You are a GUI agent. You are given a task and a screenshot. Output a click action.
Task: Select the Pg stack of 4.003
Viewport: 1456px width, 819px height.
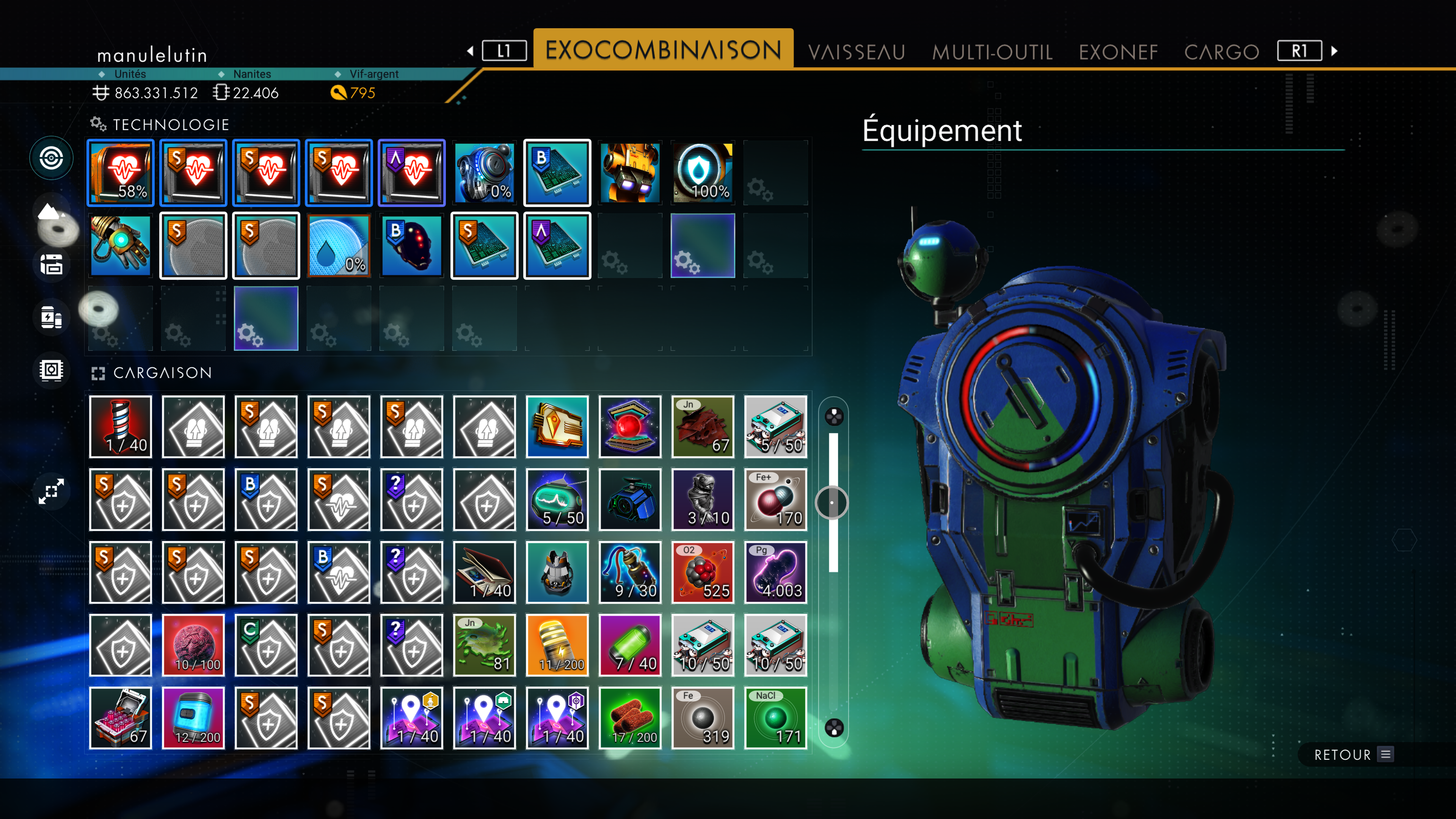pyautogui.click(x=775, y=573)
